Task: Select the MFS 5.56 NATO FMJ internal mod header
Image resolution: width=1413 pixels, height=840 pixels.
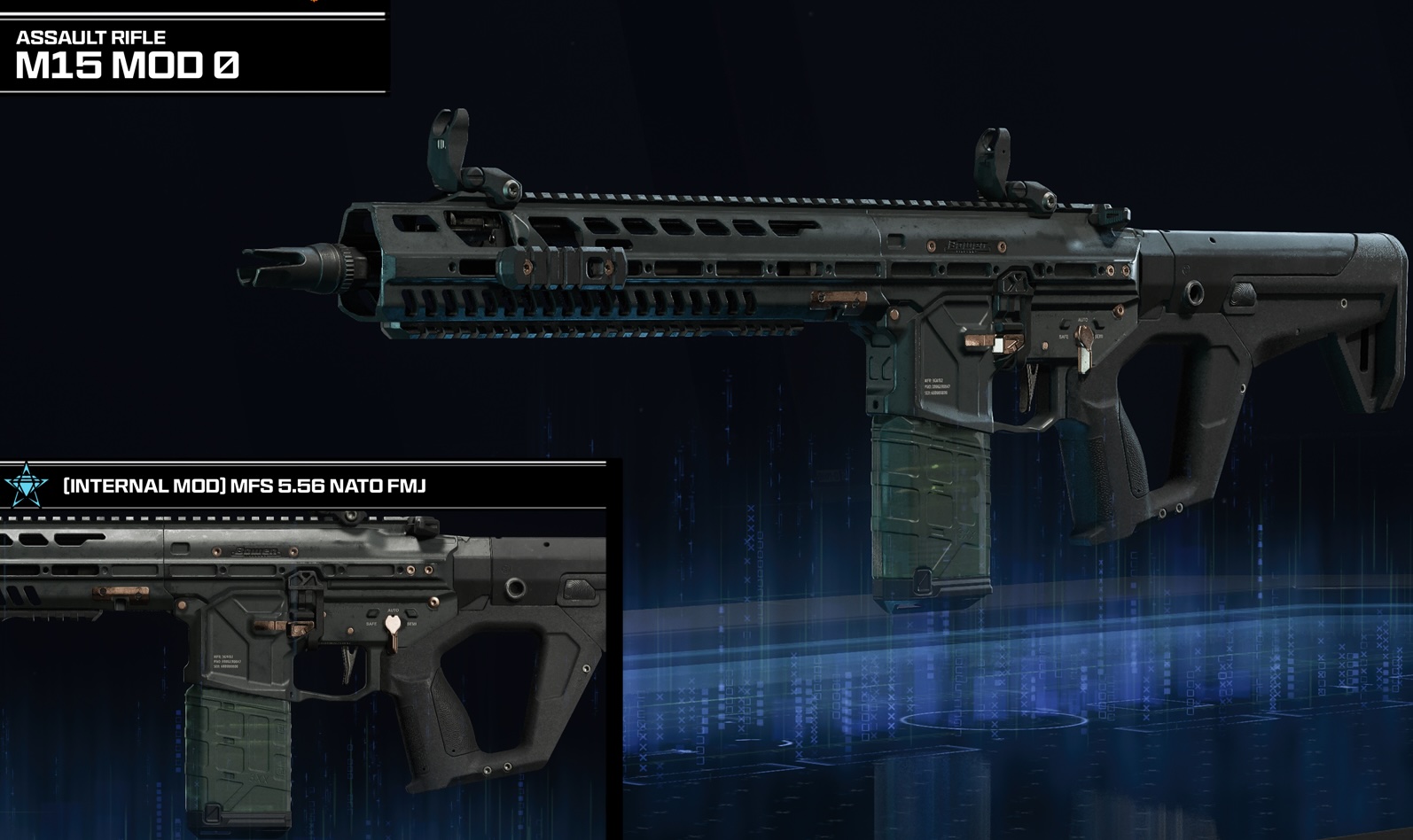Action: pyautogui.click(x=245, y=486)
